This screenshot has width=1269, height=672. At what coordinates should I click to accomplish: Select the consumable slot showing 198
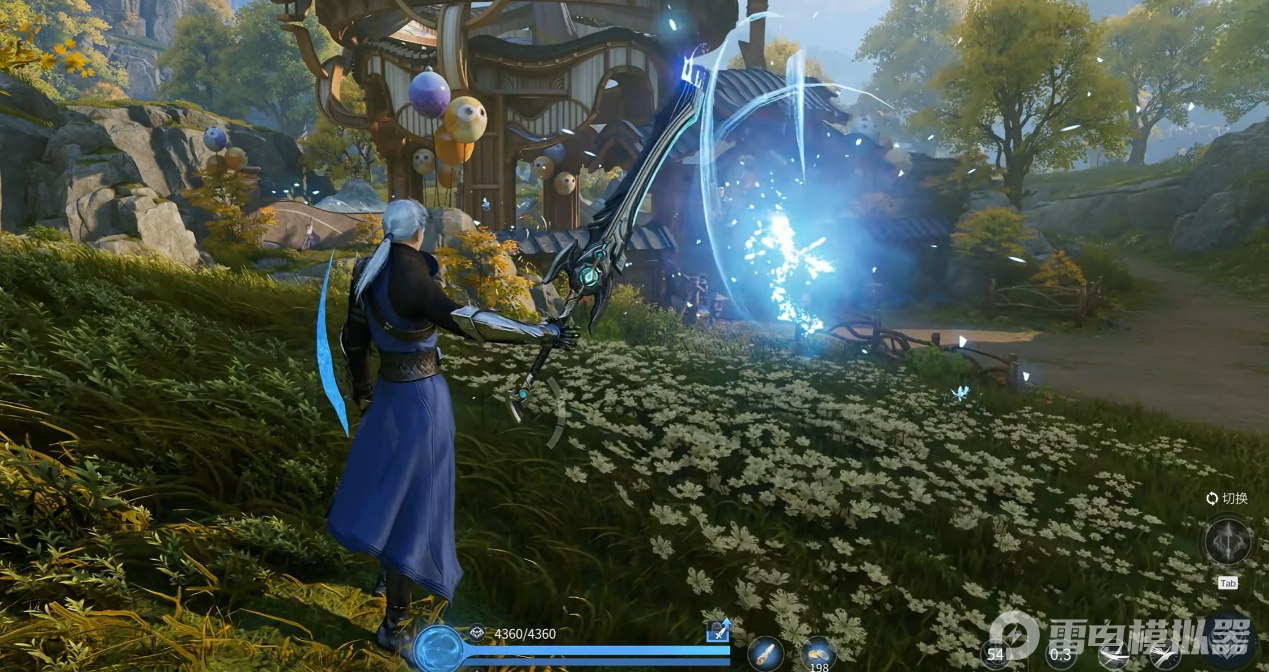819,654
